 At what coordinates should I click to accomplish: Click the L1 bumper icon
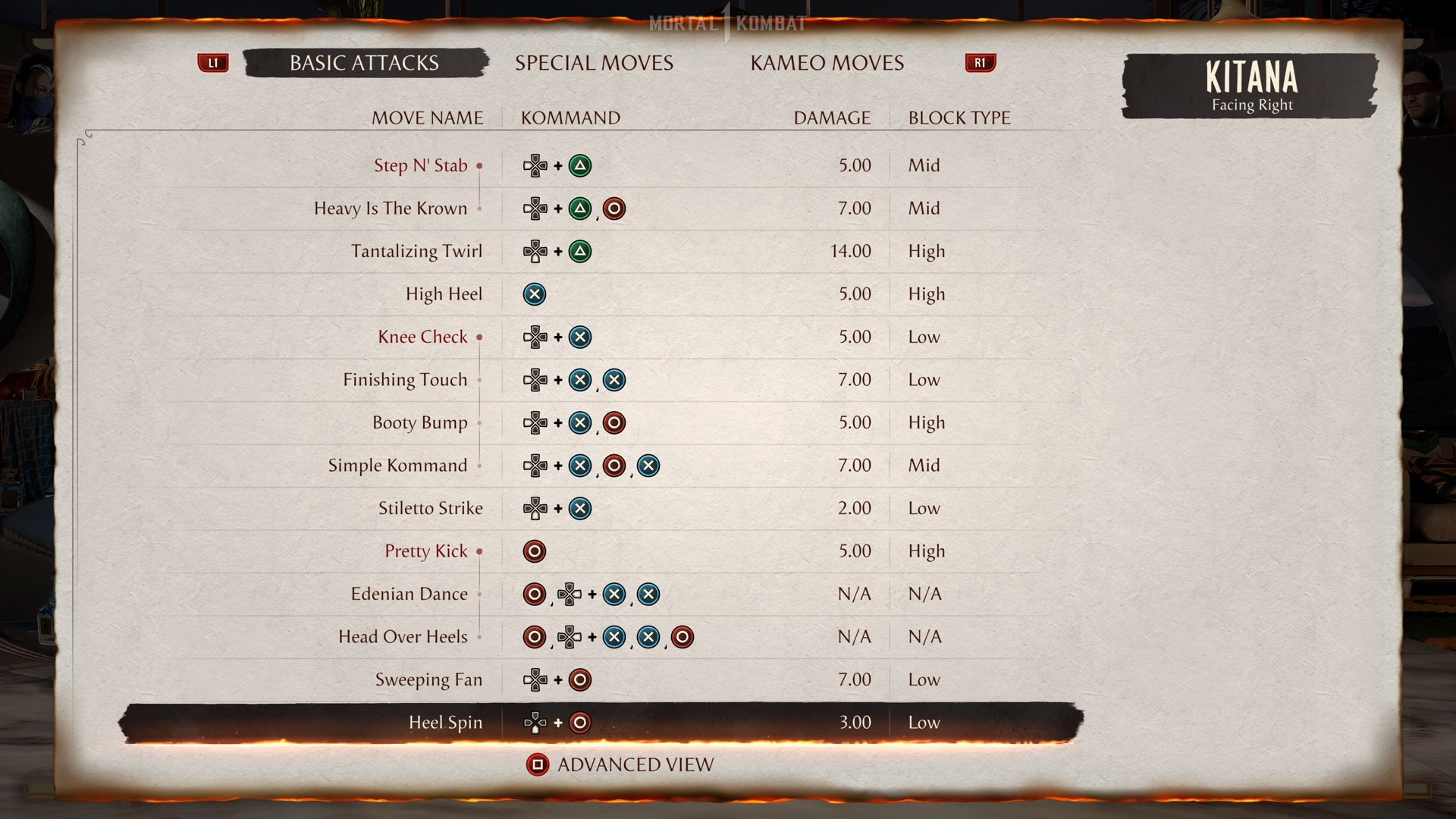click(213, 63)
